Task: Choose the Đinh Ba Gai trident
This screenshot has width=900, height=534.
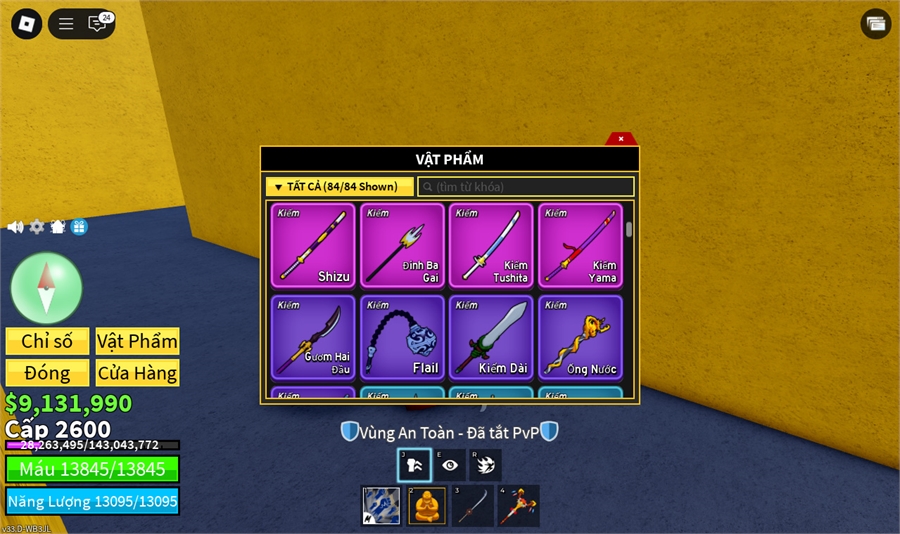Action: click(402, 245)
